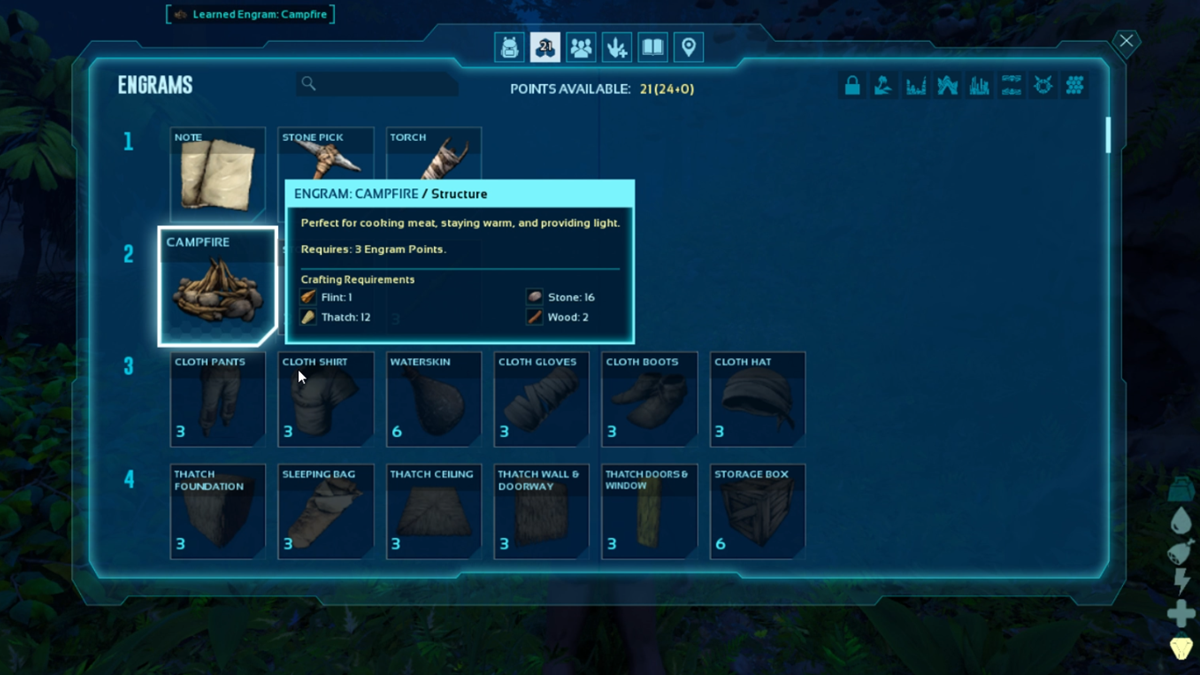Choose the Cloth Pants engram
Screen dimensions: 1200x675
pyautogui.click(x=218, y=398)
